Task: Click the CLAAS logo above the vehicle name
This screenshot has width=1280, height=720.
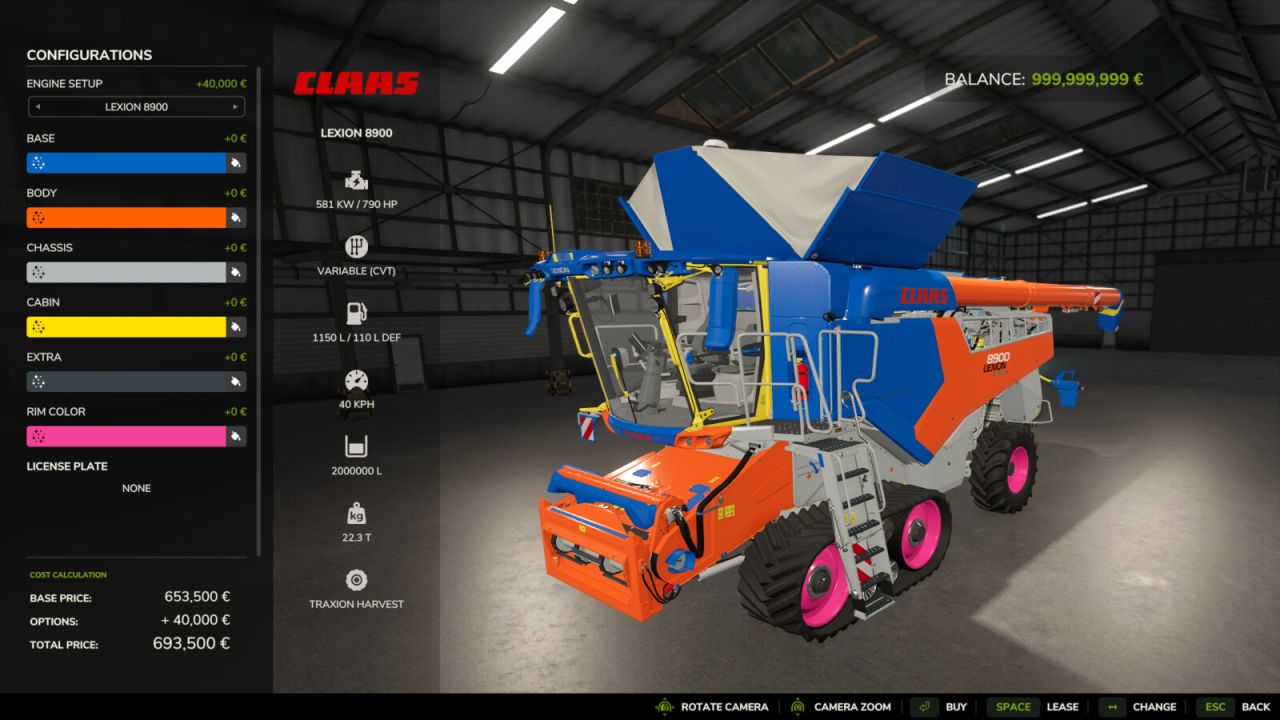Action: [x=357, y=82]
